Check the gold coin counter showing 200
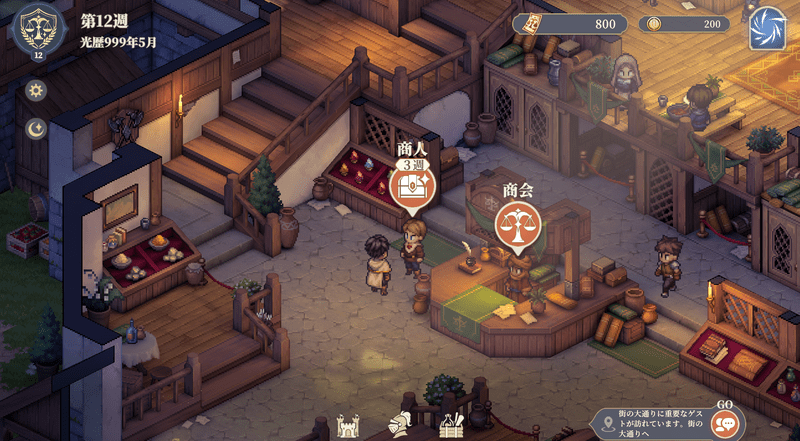The height and width of the screenshot is (441, 800). (x=684, y=24)
